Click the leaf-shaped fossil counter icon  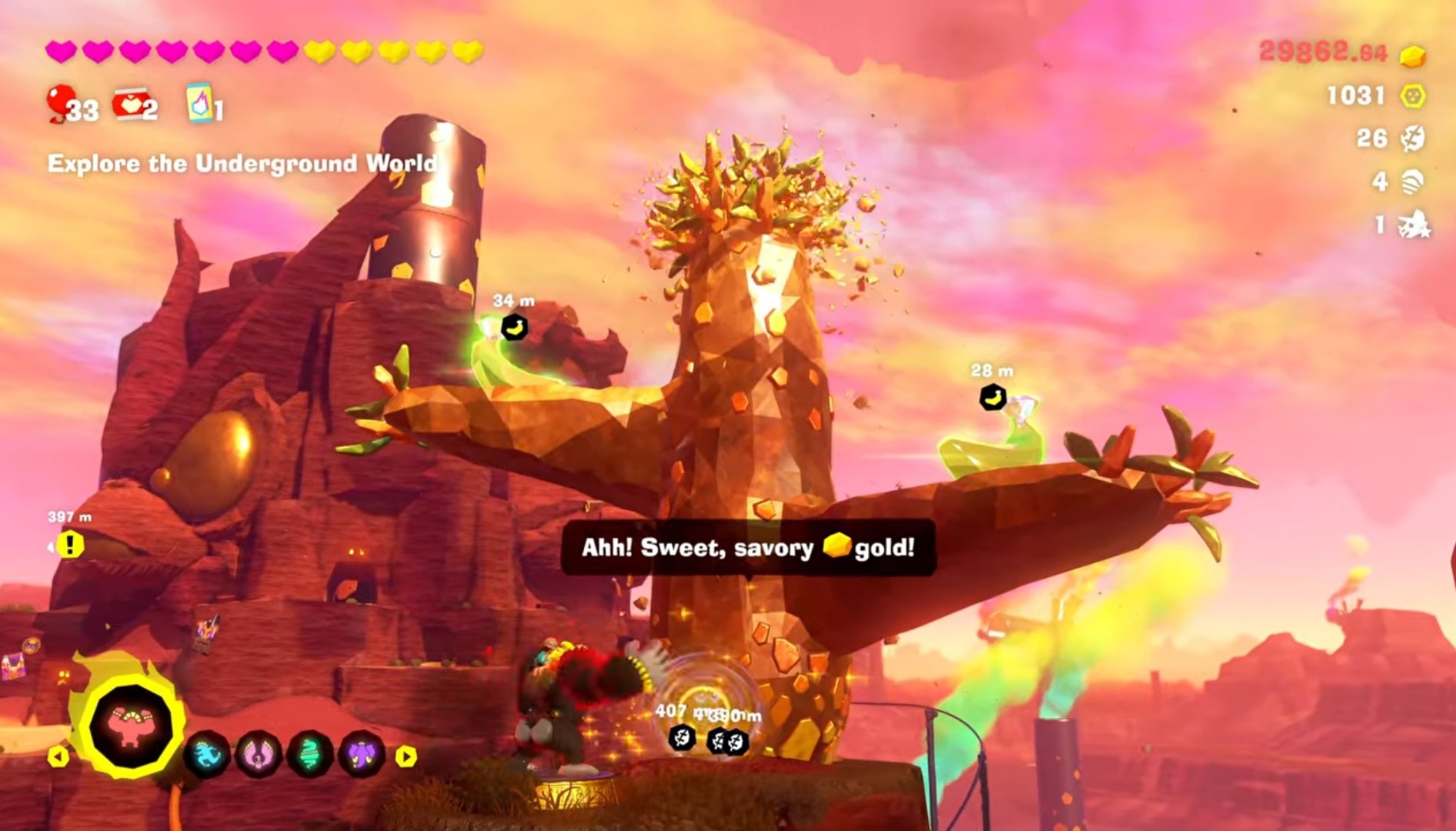pos(1412,138)
